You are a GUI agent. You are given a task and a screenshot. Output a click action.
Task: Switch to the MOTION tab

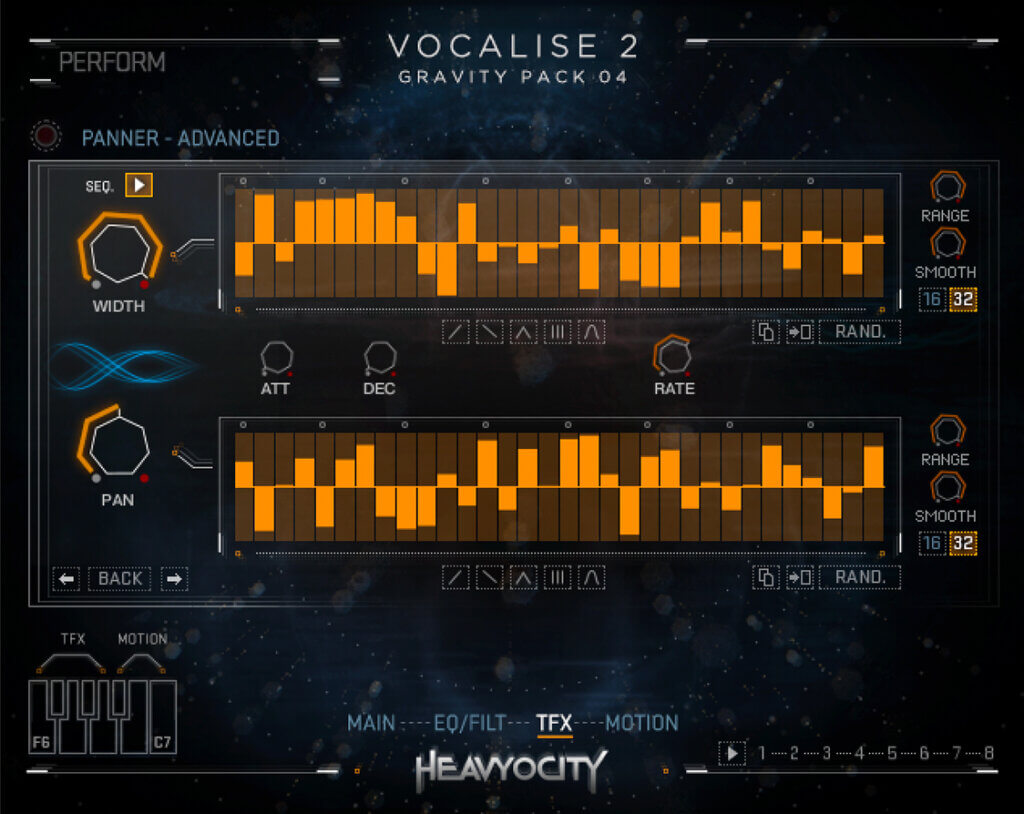[x=642, y=723]
